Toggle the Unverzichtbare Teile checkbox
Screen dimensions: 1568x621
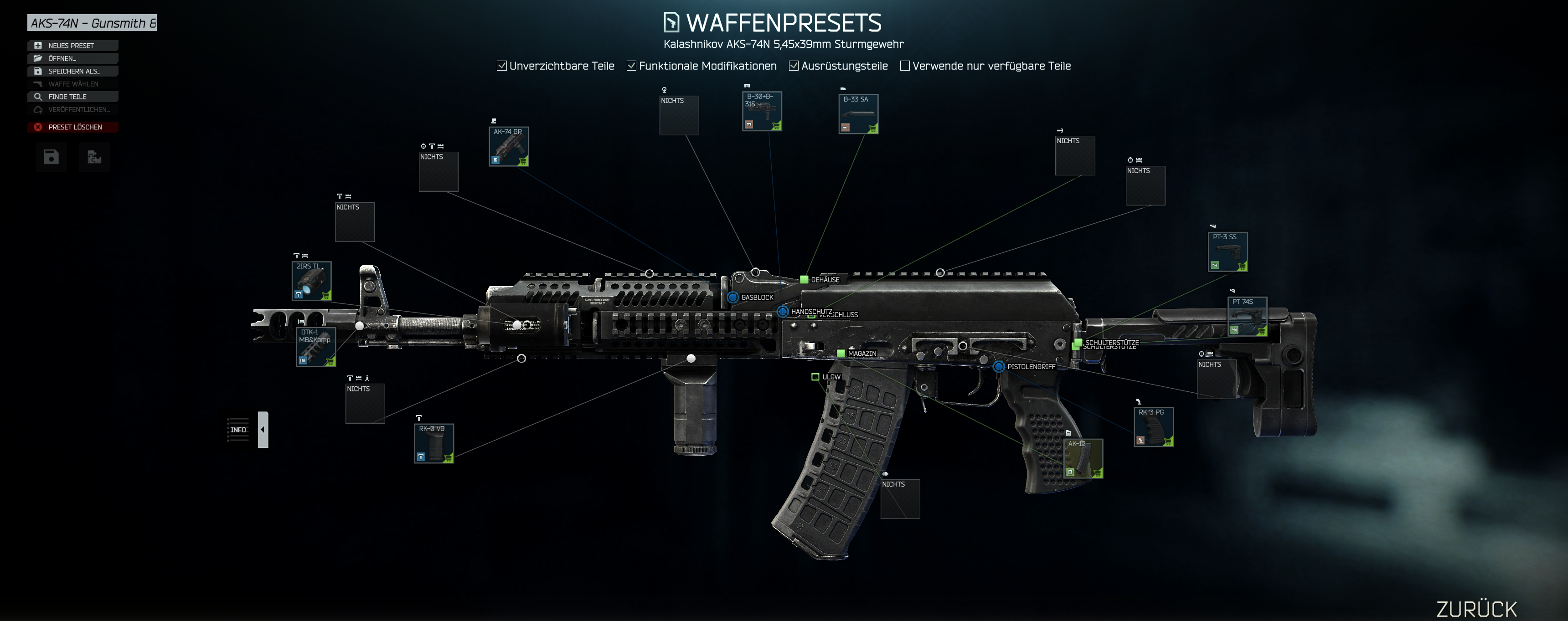coord(501,66)
